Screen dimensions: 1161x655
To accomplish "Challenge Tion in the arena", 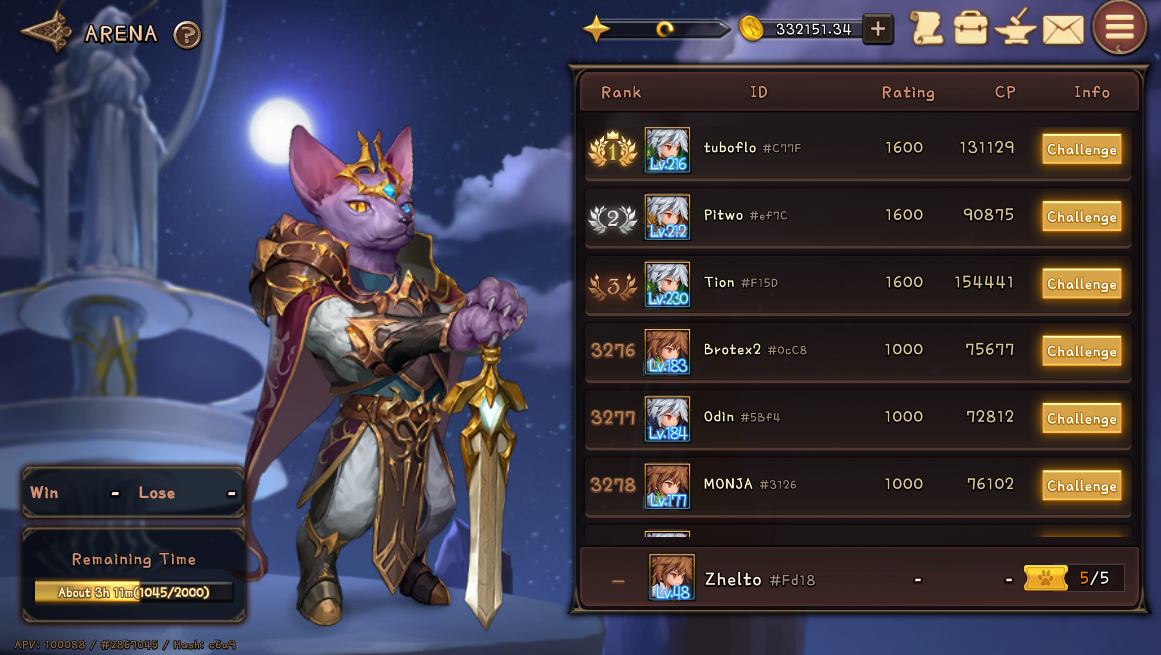I will (1081, 284).
